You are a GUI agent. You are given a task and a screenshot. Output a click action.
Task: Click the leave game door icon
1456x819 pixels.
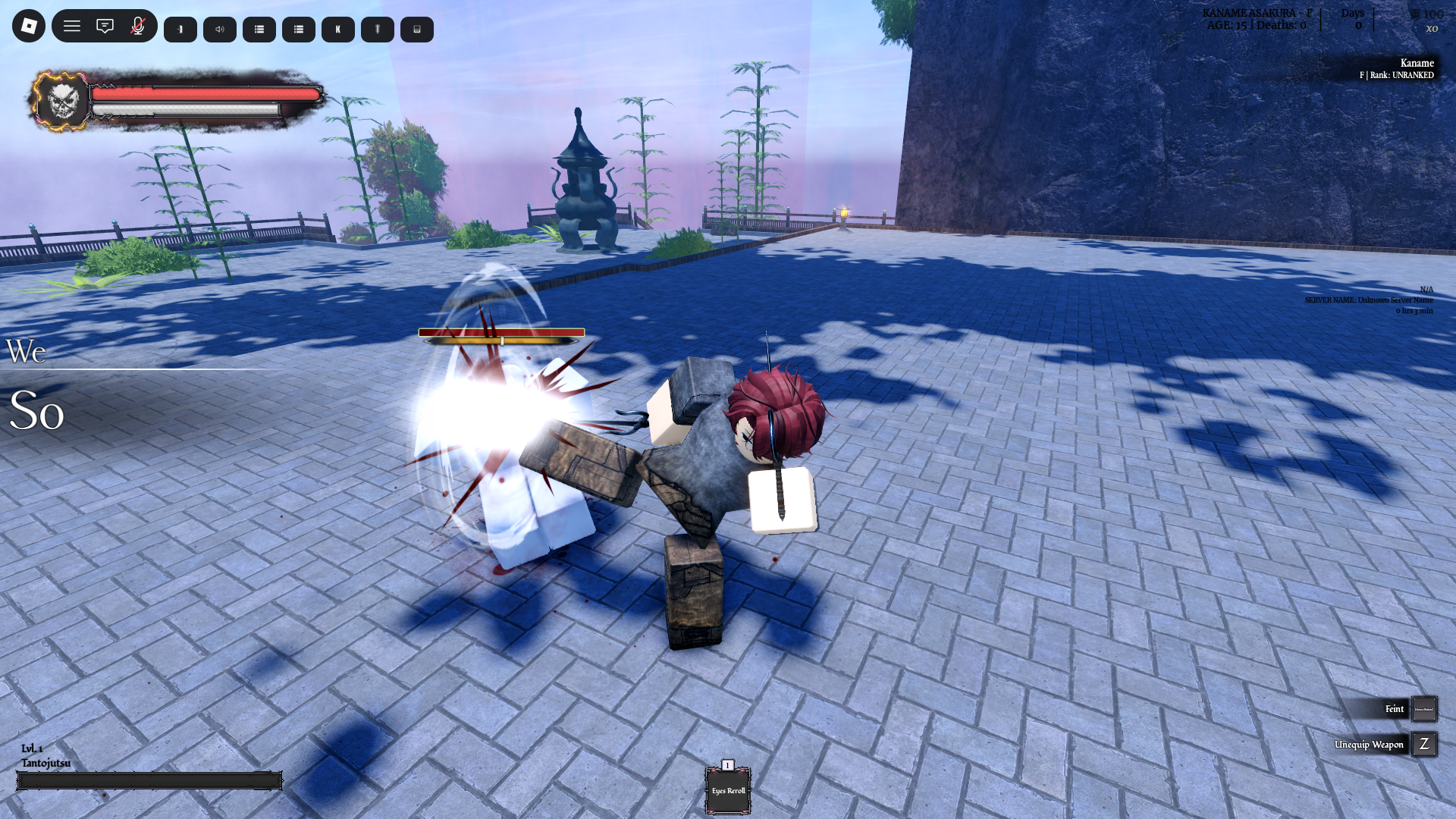point(180,29)
